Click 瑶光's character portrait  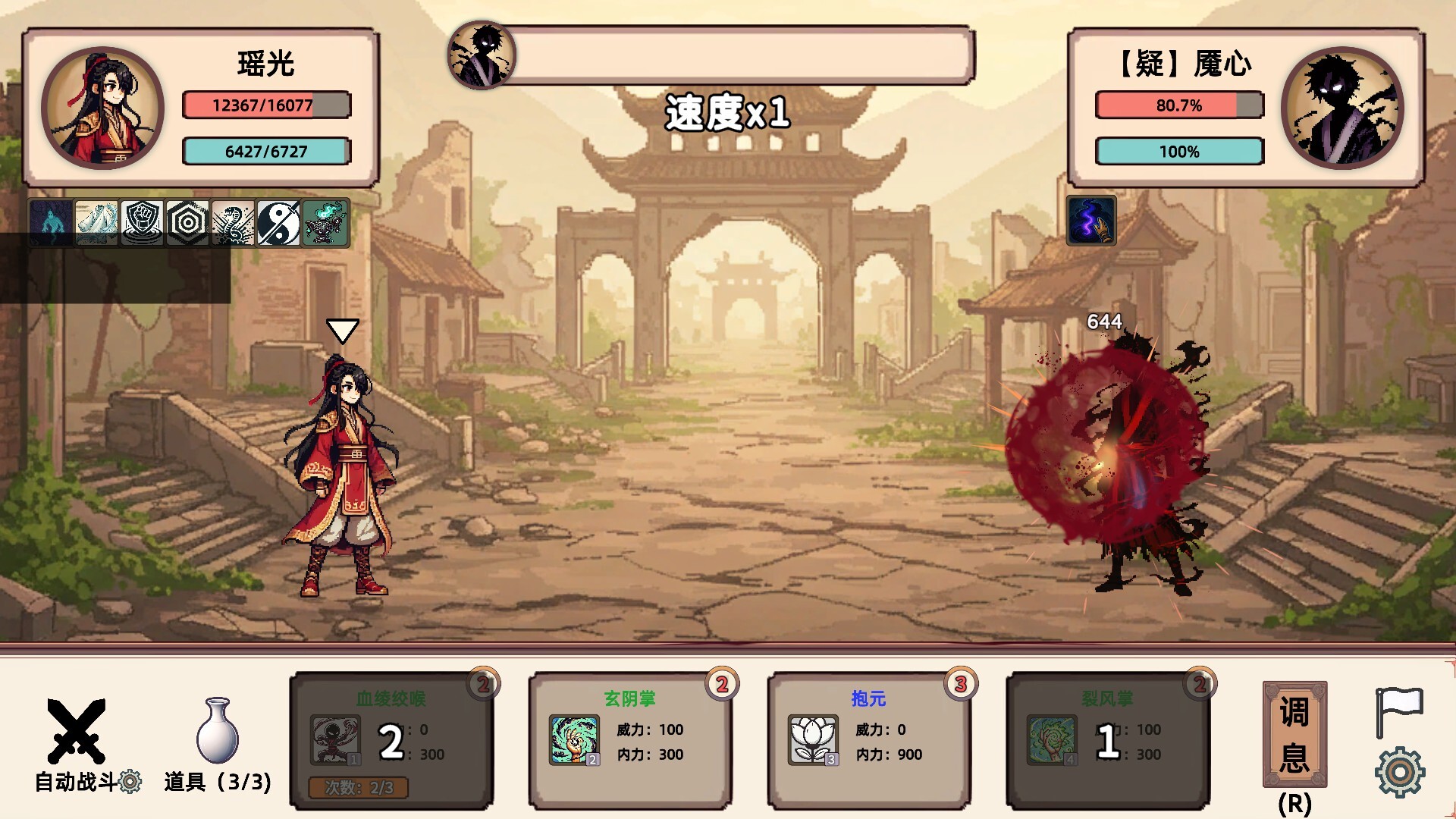coord(102,108)
